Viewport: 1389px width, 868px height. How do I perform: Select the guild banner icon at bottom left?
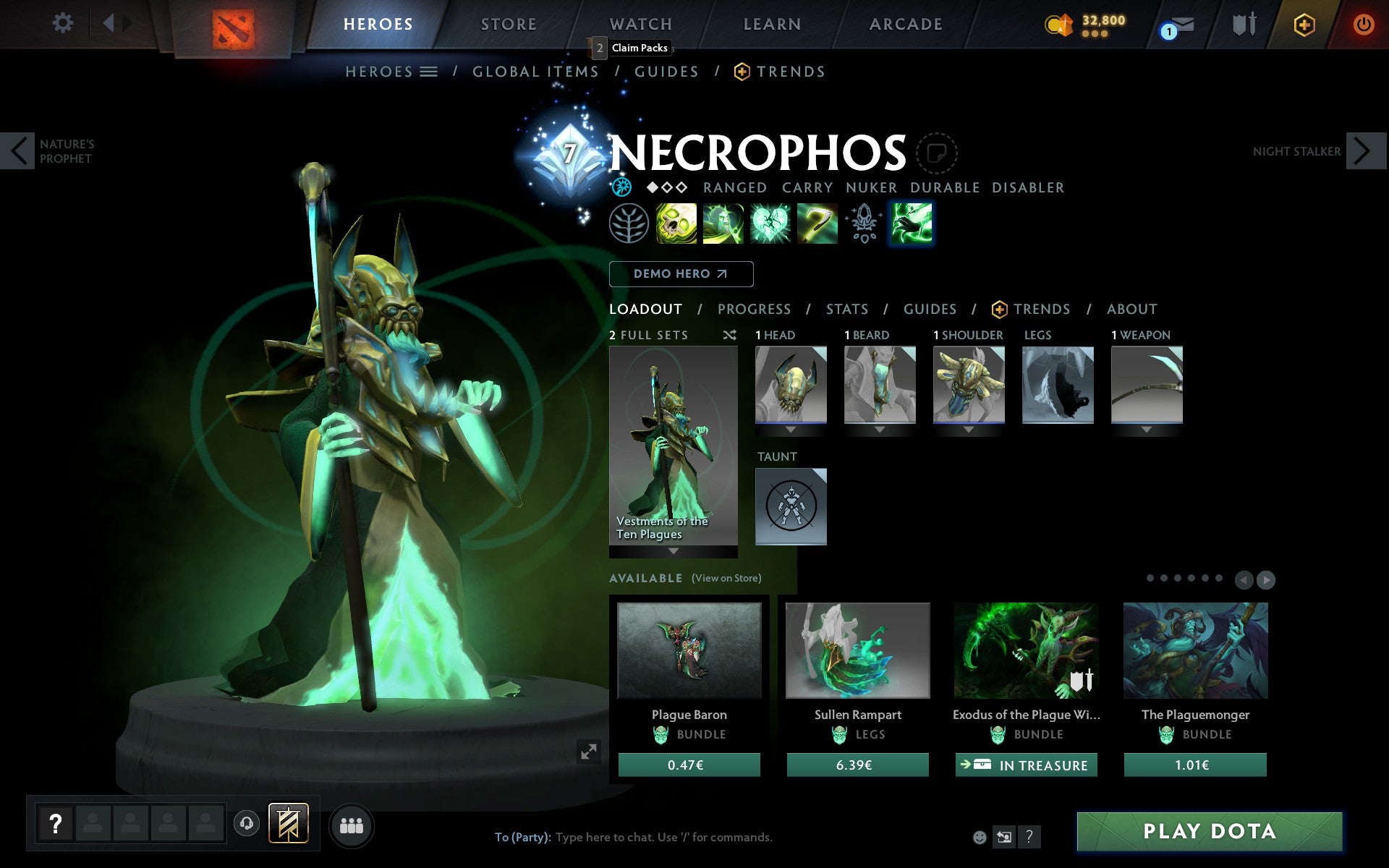point(287,822)
